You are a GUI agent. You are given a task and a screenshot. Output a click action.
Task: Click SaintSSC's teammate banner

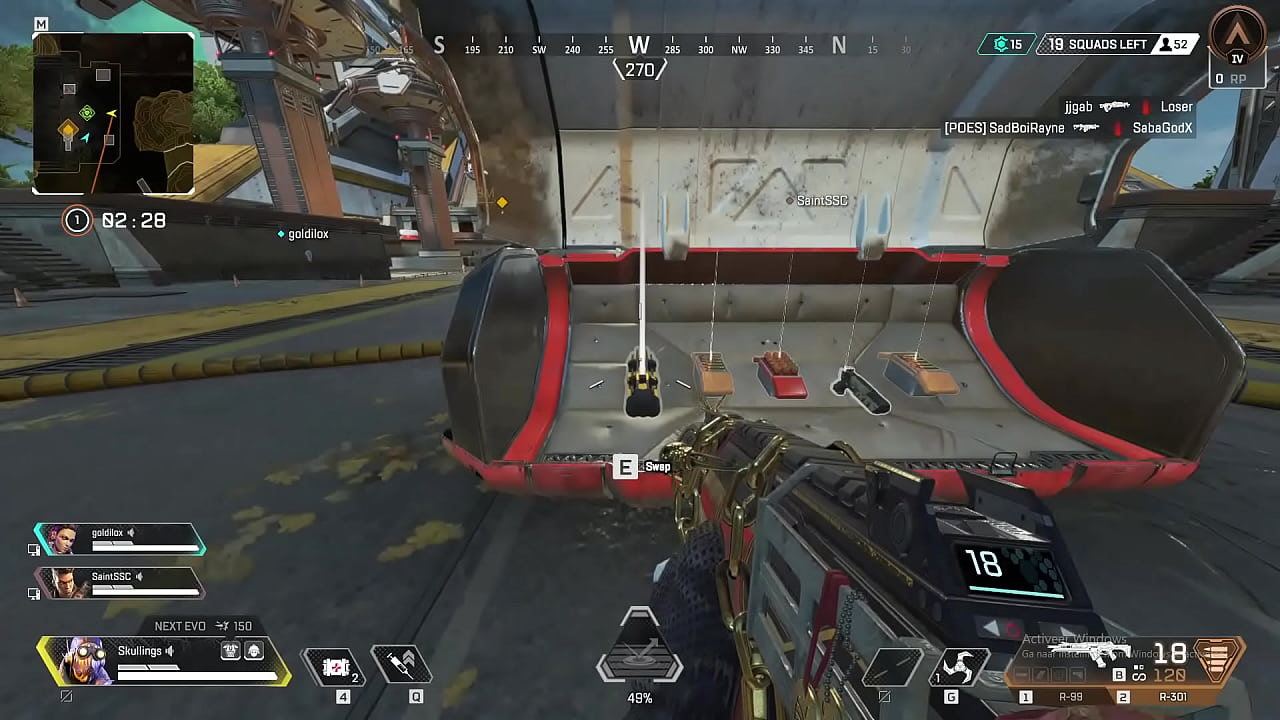[120, 583]
